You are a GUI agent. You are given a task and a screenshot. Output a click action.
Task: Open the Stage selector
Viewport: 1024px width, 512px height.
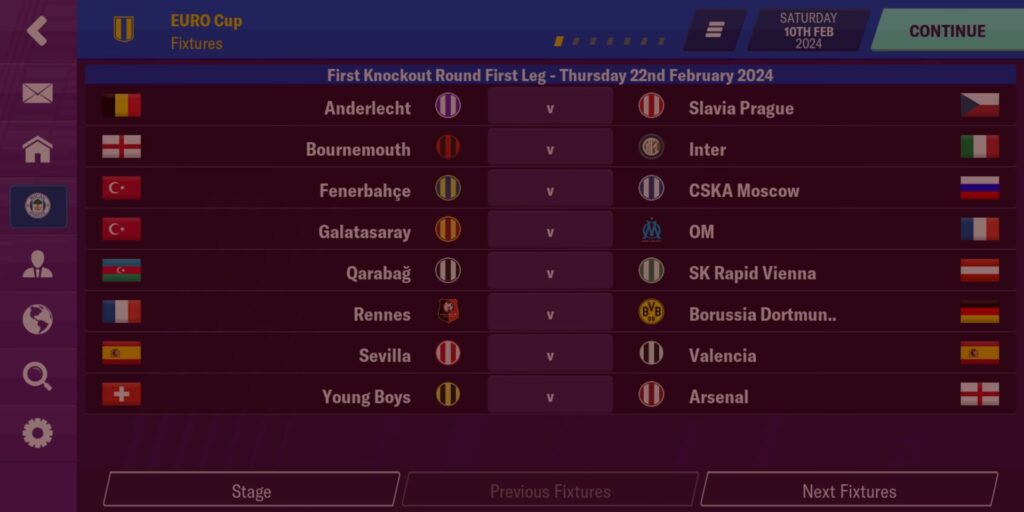pyautogui.click(x=251, y=491)
